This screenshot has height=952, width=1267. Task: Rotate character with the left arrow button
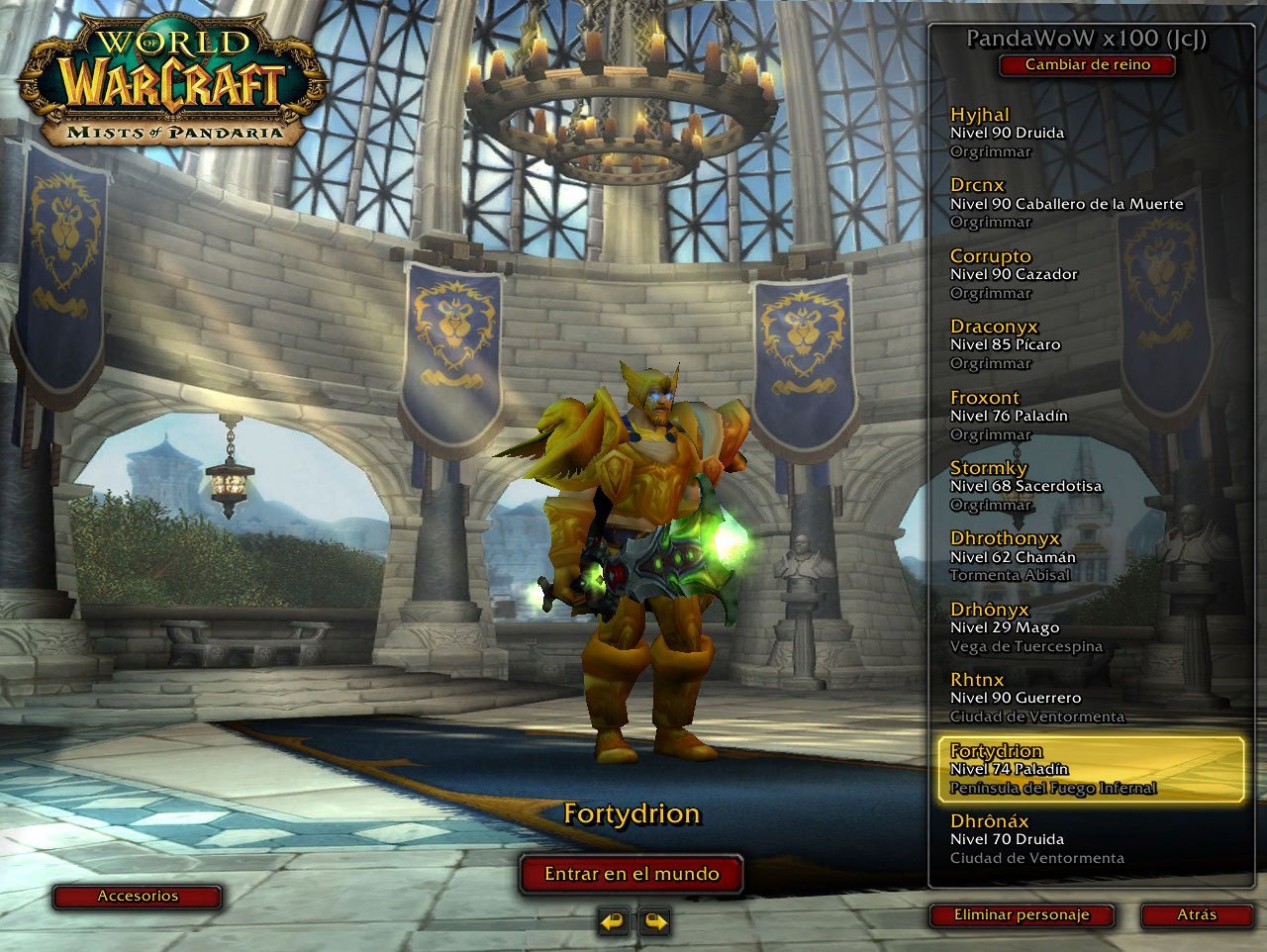click(614, 922)
